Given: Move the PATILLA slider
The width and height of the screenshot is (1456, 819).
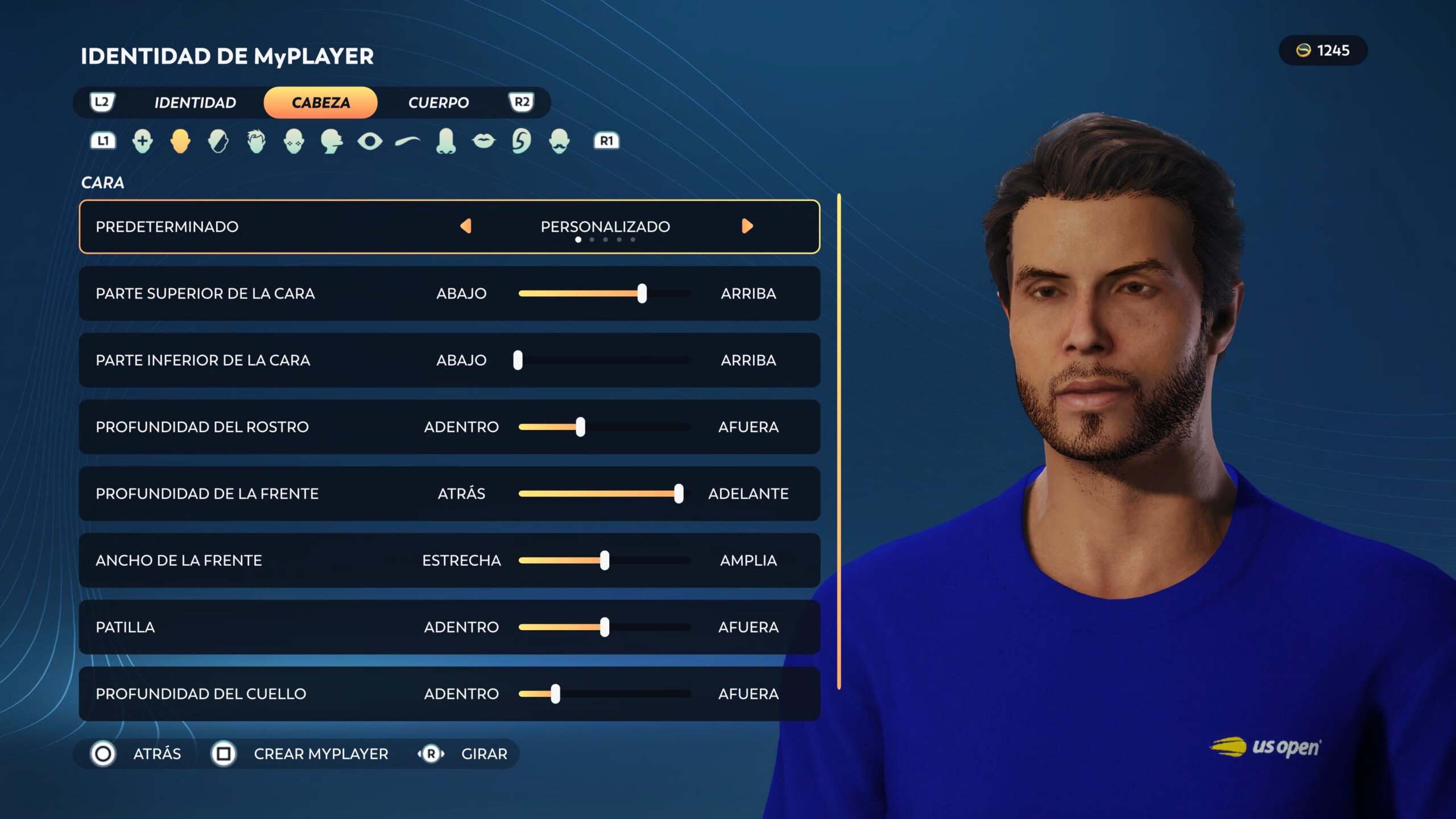Looking at the screenshot, I should click(605, 627).
